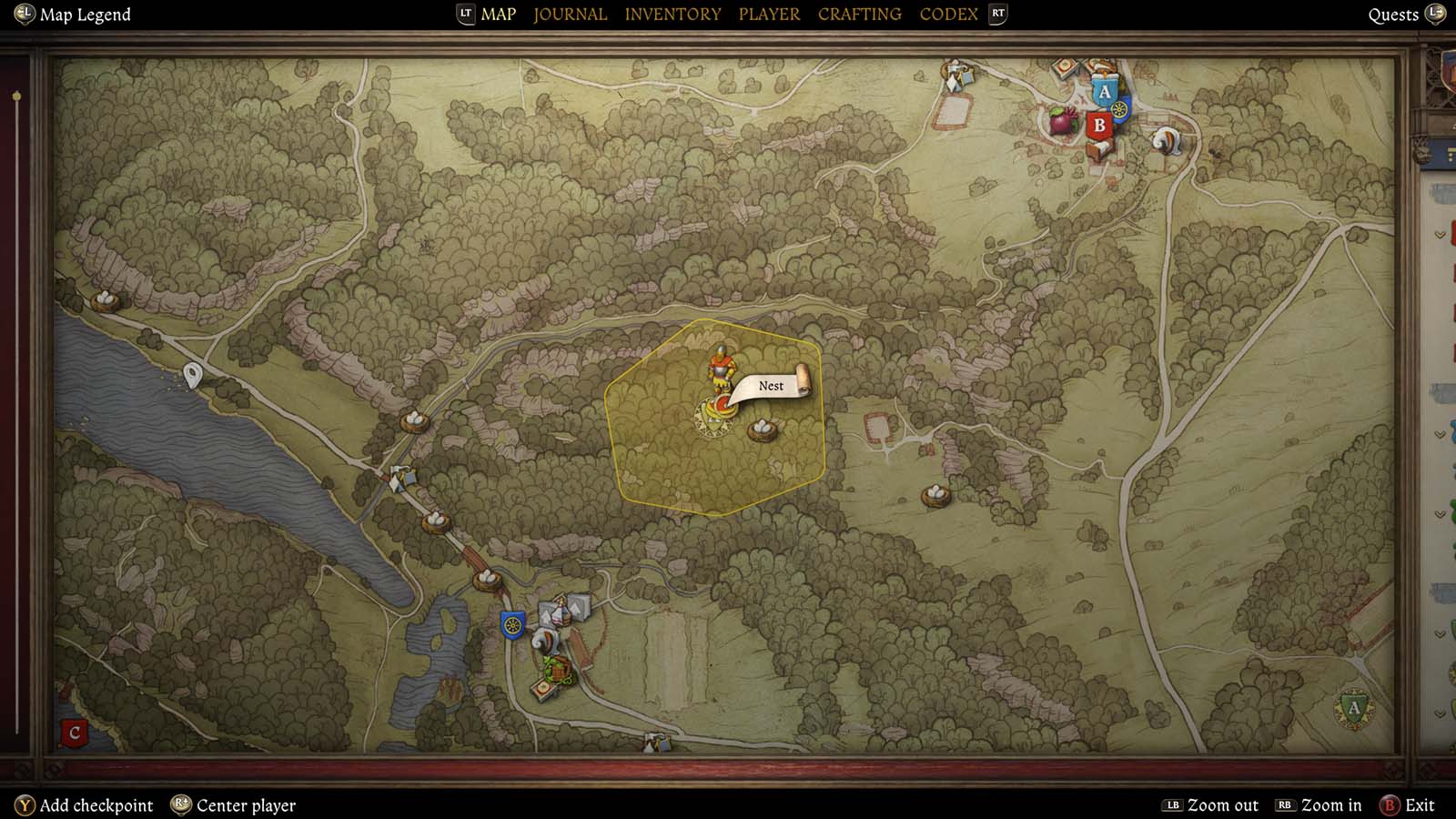Click the bed inn icon below marker B
The width and height of the screenshot is (1456, 819).
click(x=1101, y=148)
